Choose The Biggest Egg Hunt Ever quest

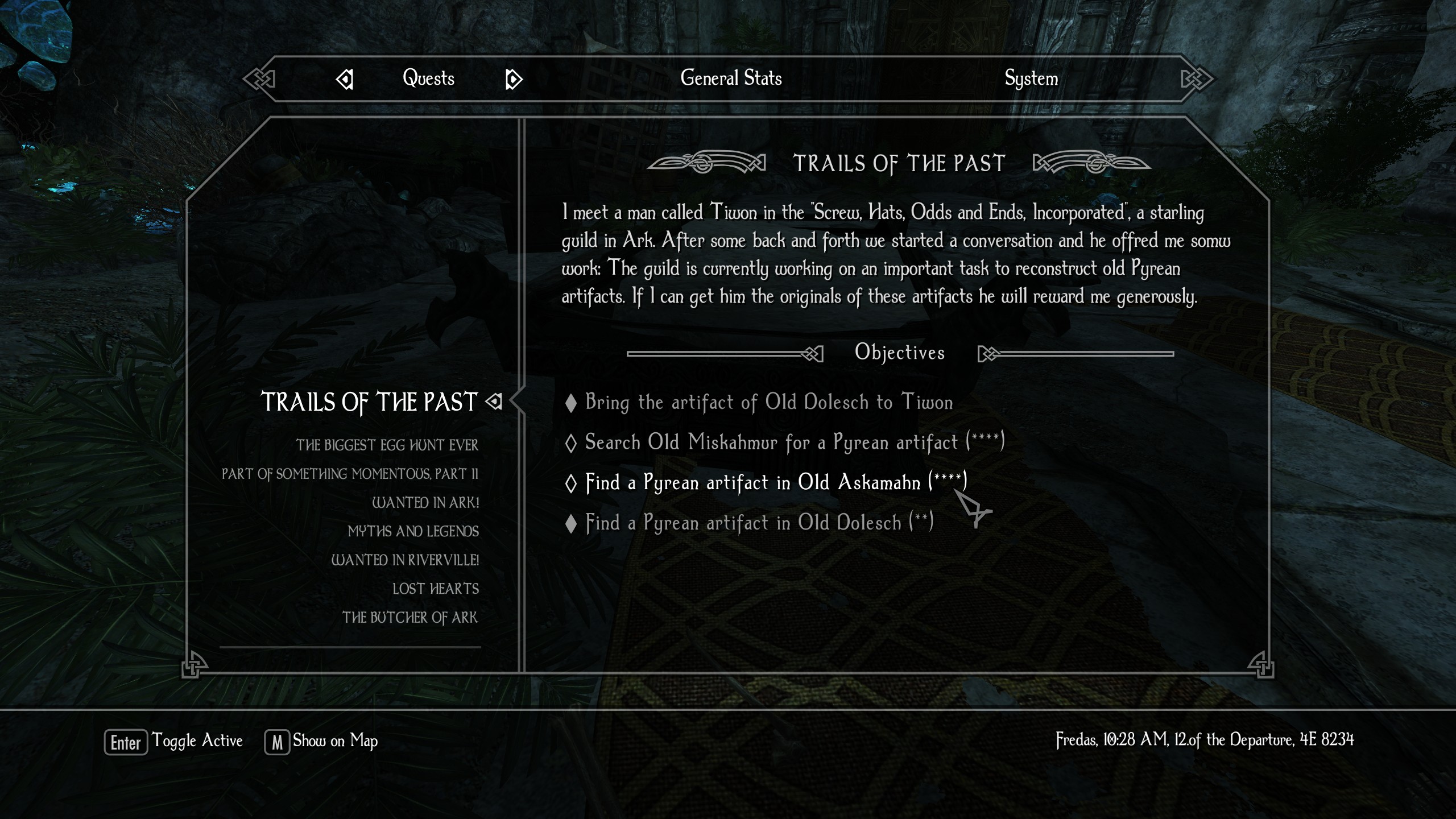click(387, 445)
